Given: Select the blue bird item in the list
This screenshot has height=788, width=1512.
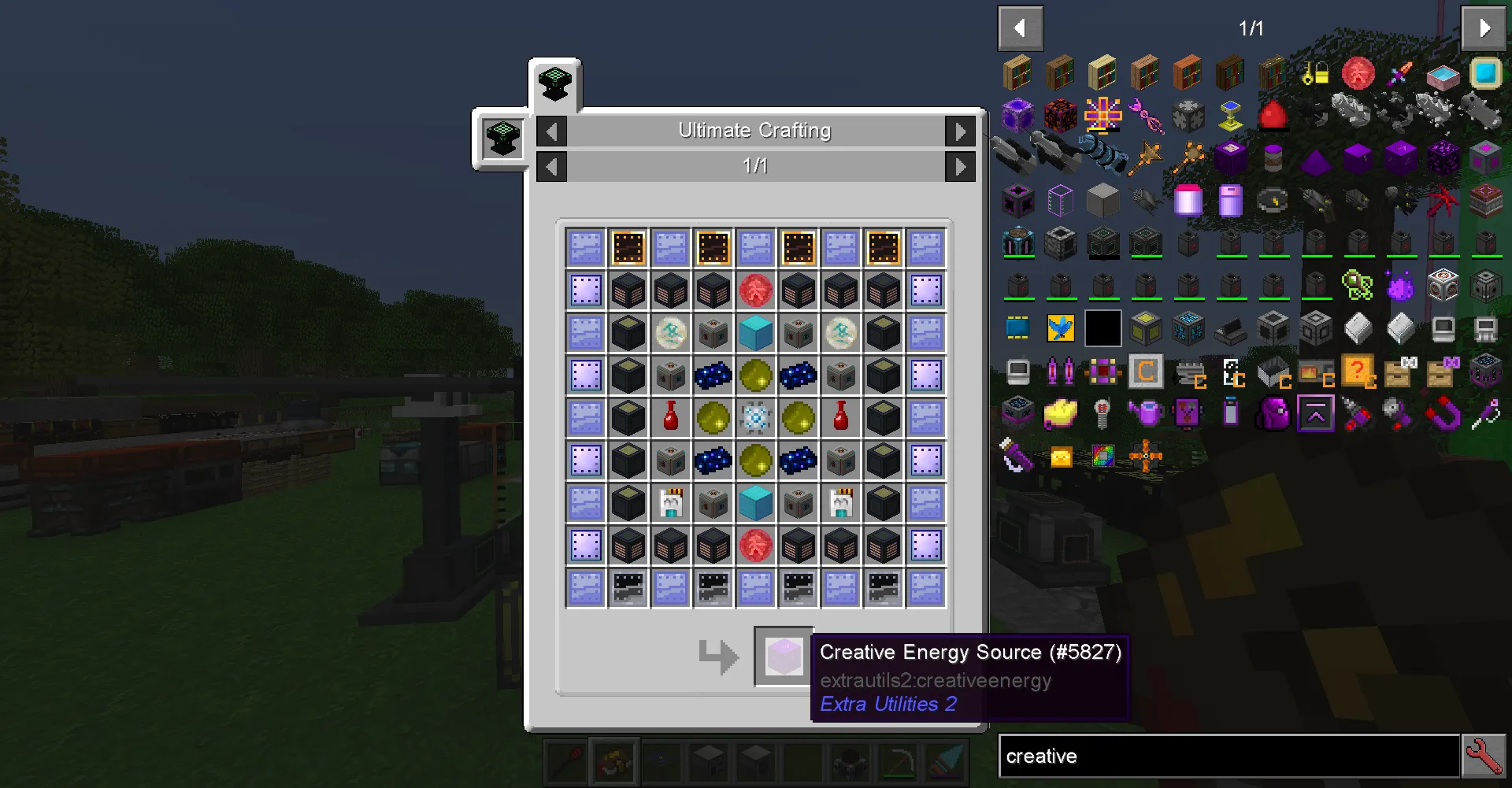Looking at the screenshot, I should coord(1061,328).
